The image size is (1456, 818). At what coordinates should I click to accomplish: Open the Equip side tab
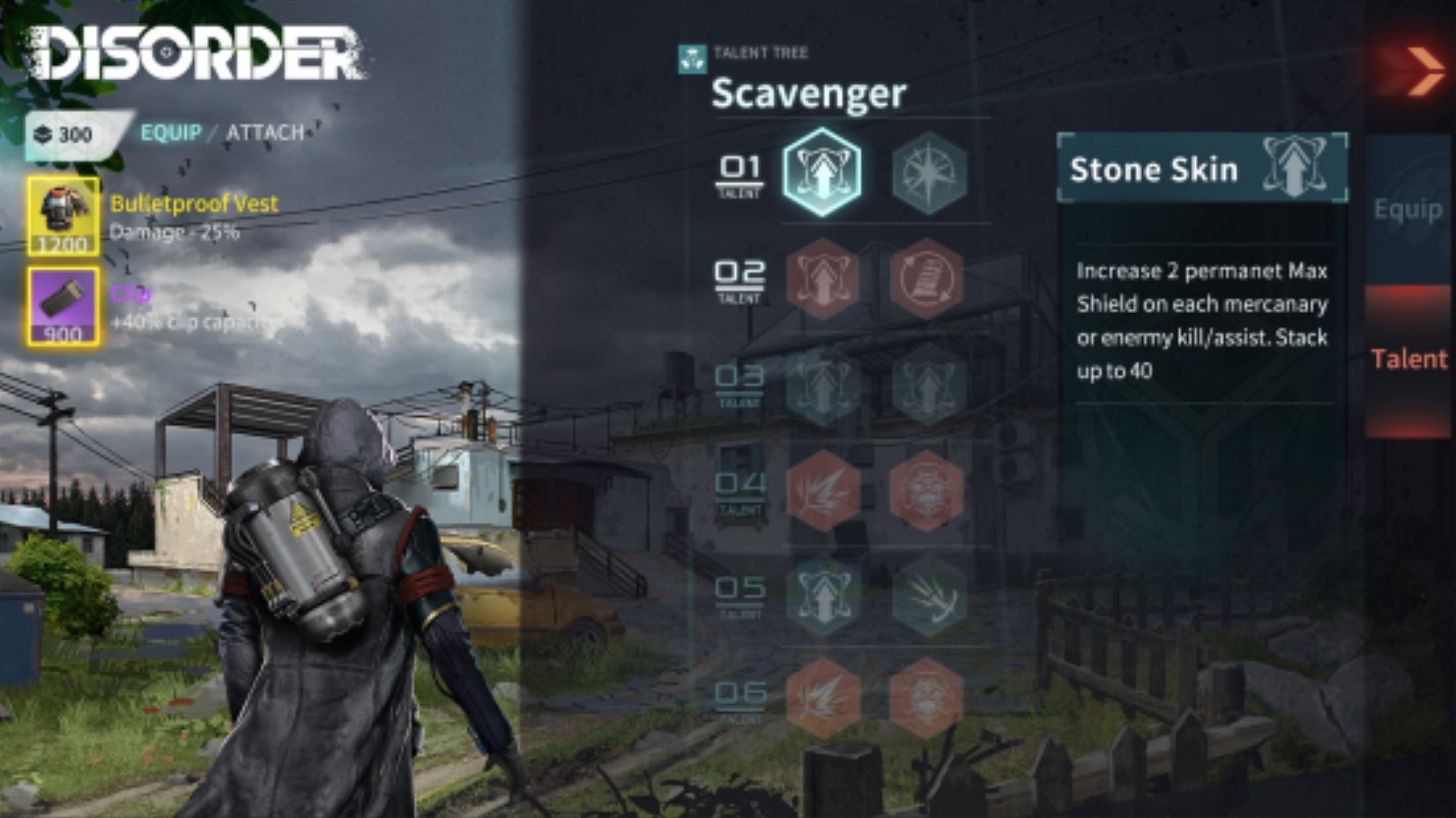[x=1408, y=210]
